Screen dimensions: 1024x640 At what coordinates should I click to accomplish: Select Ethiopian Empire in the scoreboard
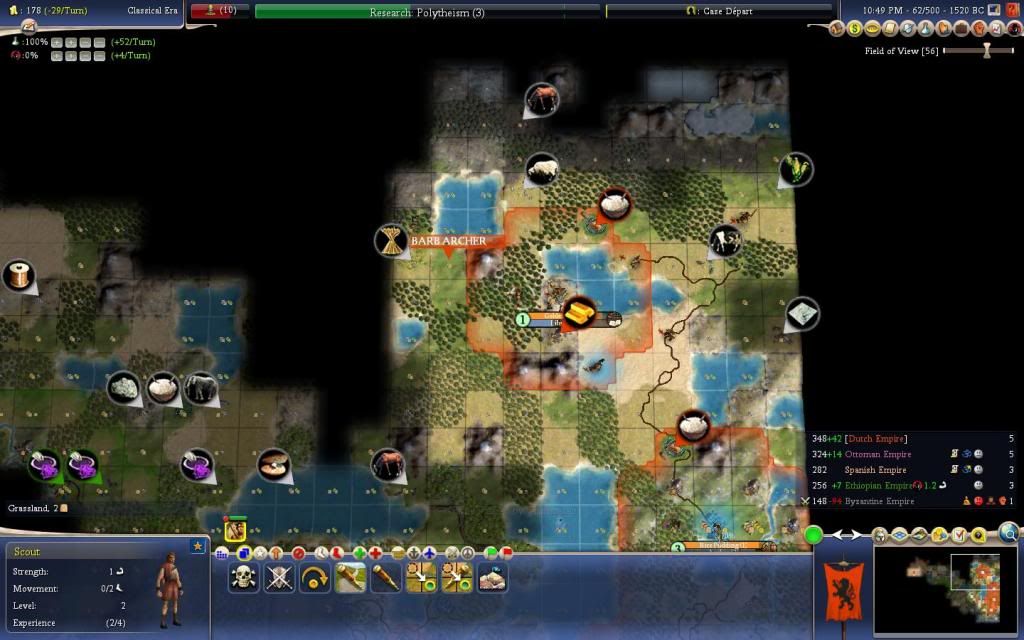(875, 486)
